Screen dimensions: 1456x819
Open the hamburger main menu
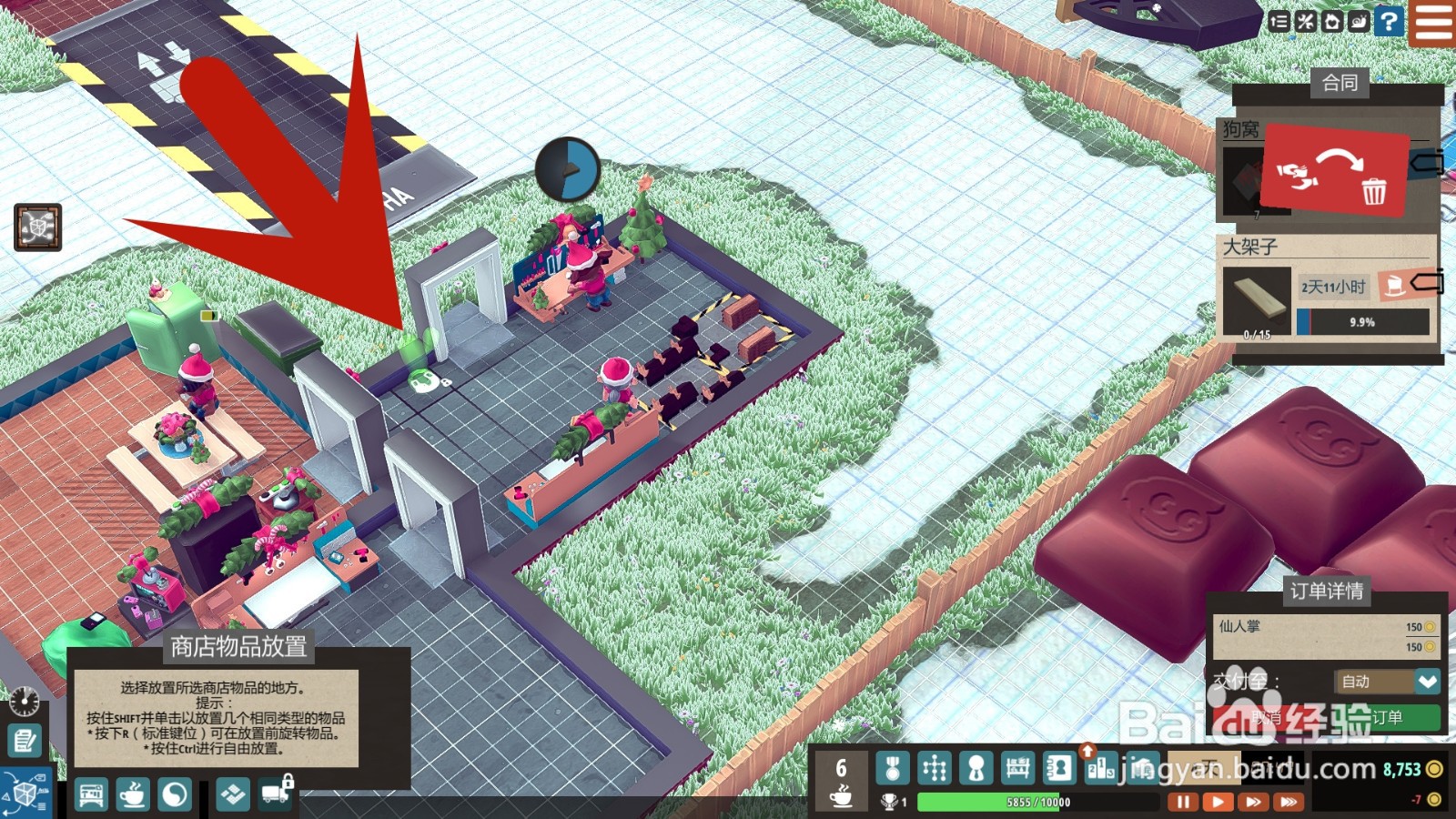click(x=1432, y=22)
